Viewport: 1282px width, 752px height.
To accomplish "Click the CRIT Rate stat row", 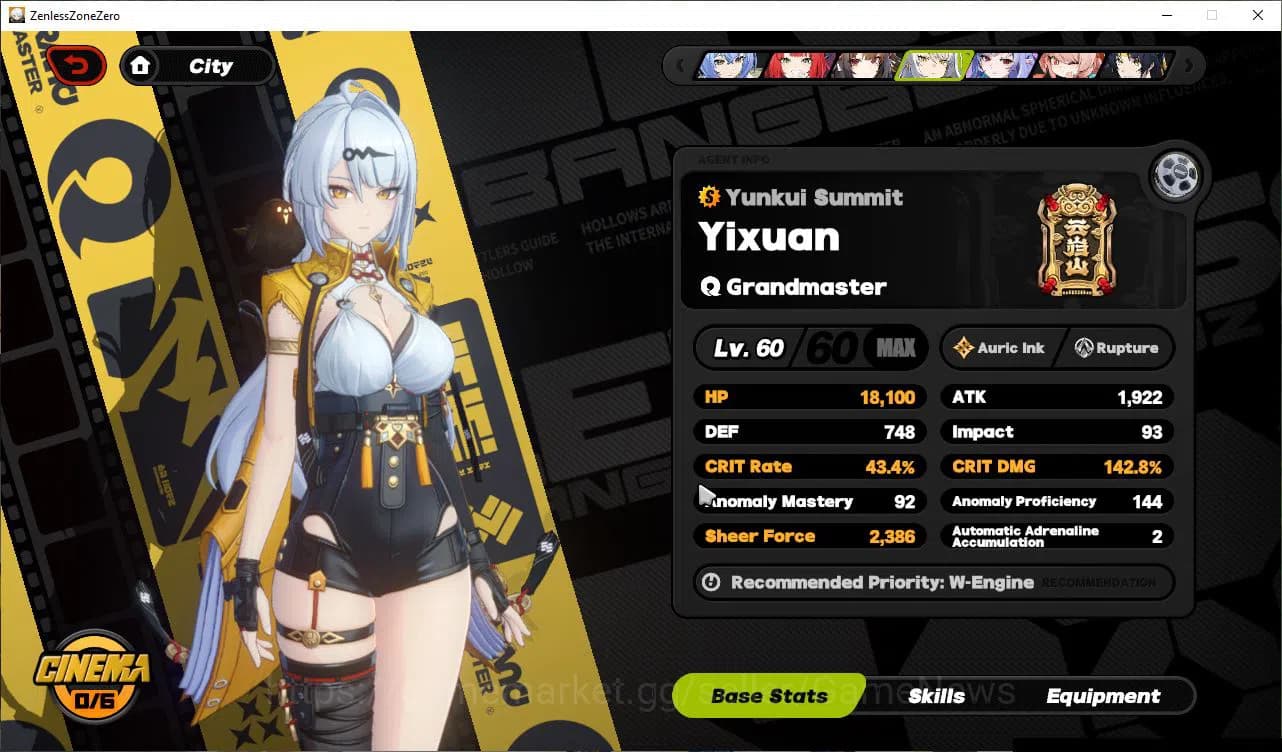I will tap(810, 466).
